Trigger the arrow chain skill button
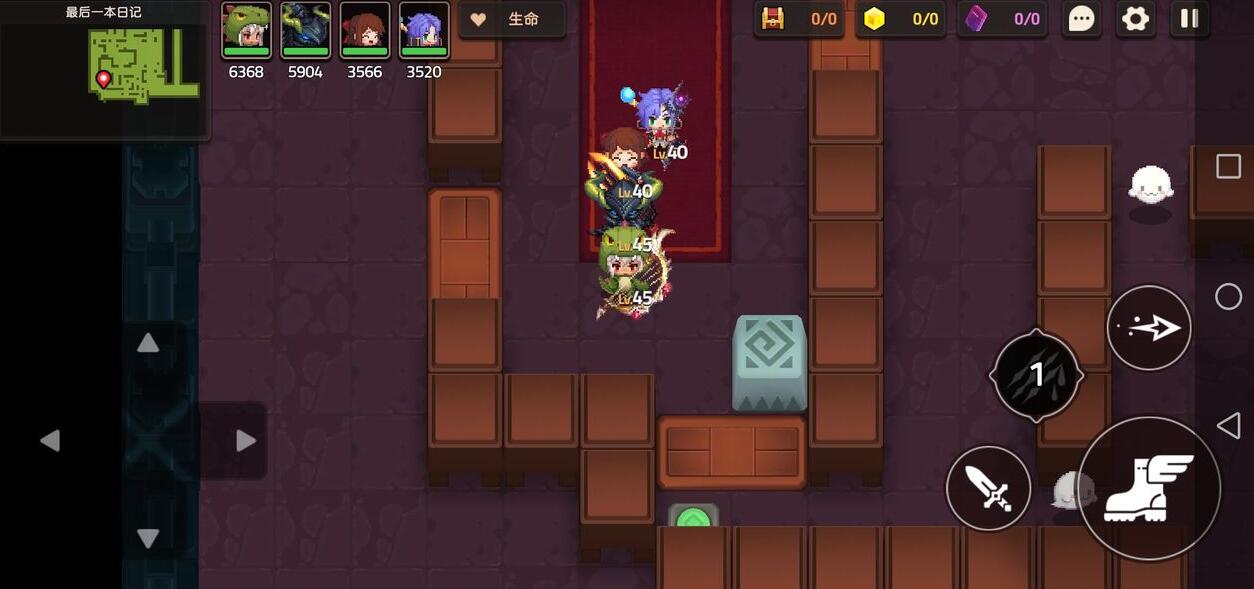The height and width of the screenshot is (589, 1254). point(1148,328)
